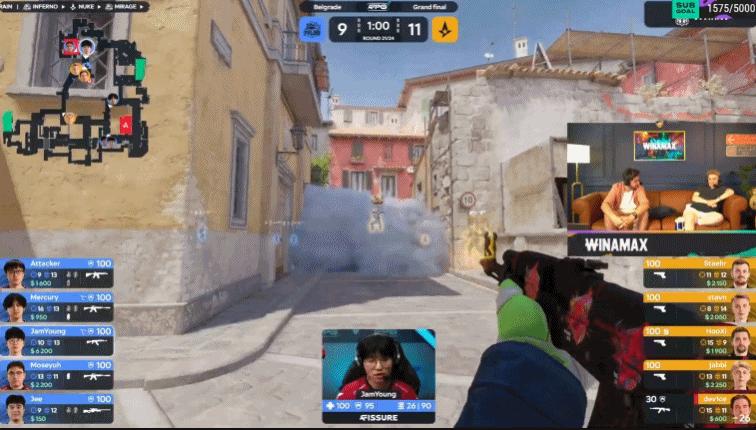Screen dimensions: 756x430
Task: Open Staehr's player card
Action: pos(698,272)
